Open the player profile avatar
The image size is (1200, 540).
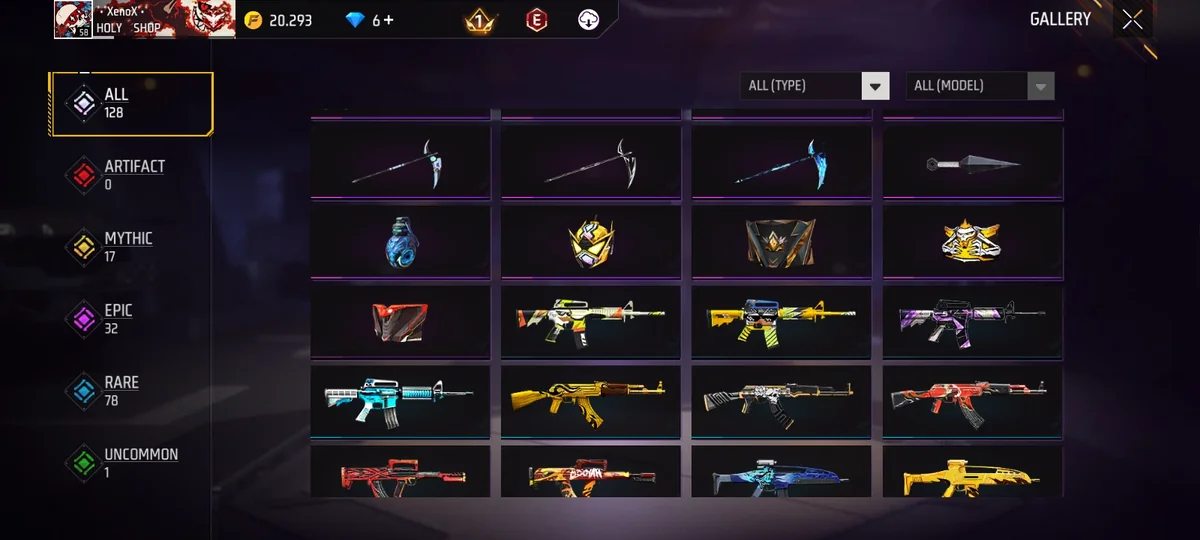click(x=73, y=19)
